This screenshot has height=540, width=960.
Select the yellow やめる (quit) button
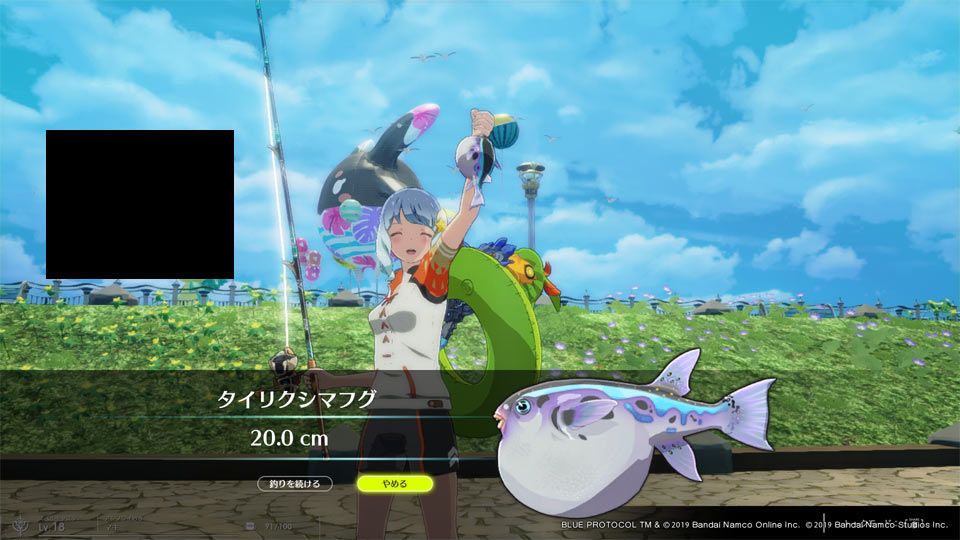pyautogui.click(x=394, y=484)
